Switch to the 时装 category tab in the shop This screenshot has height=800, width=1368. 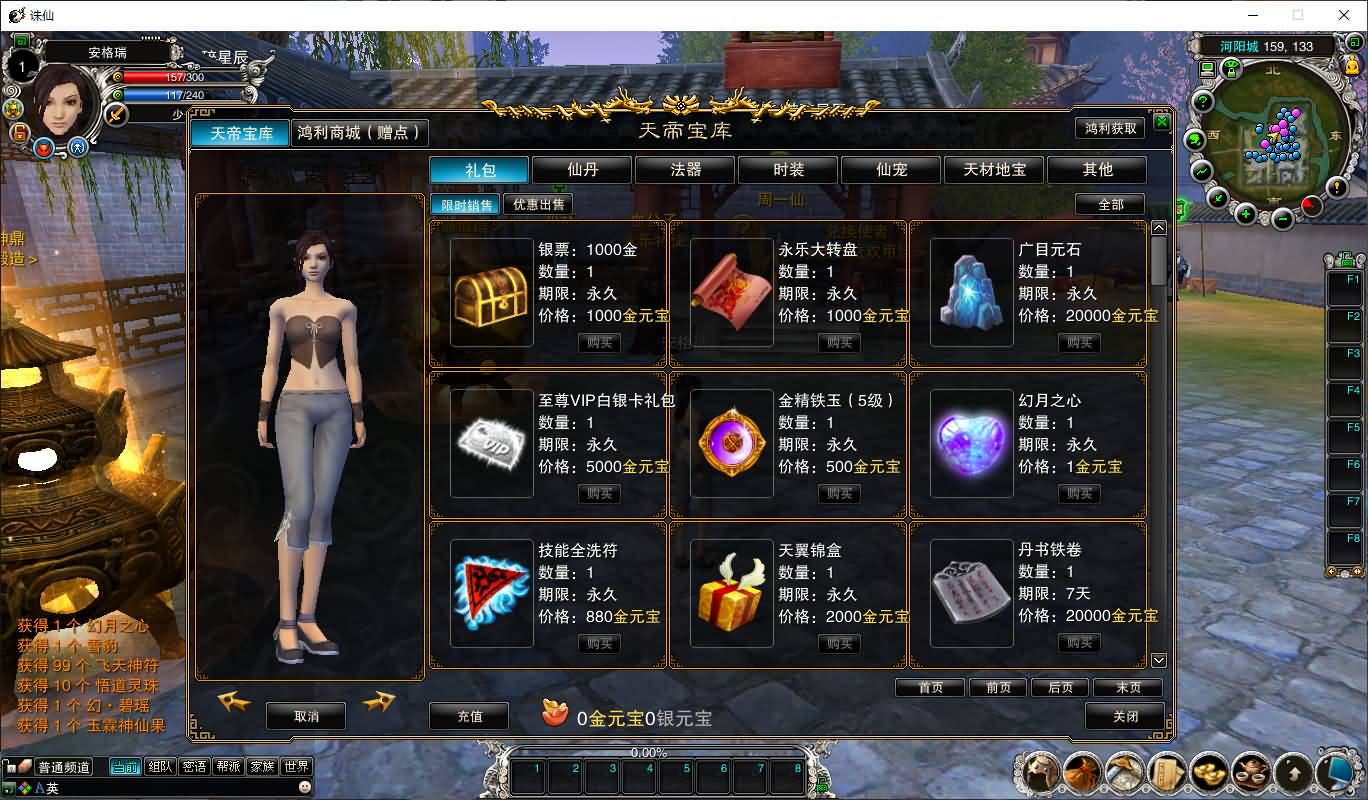point(786,169)
